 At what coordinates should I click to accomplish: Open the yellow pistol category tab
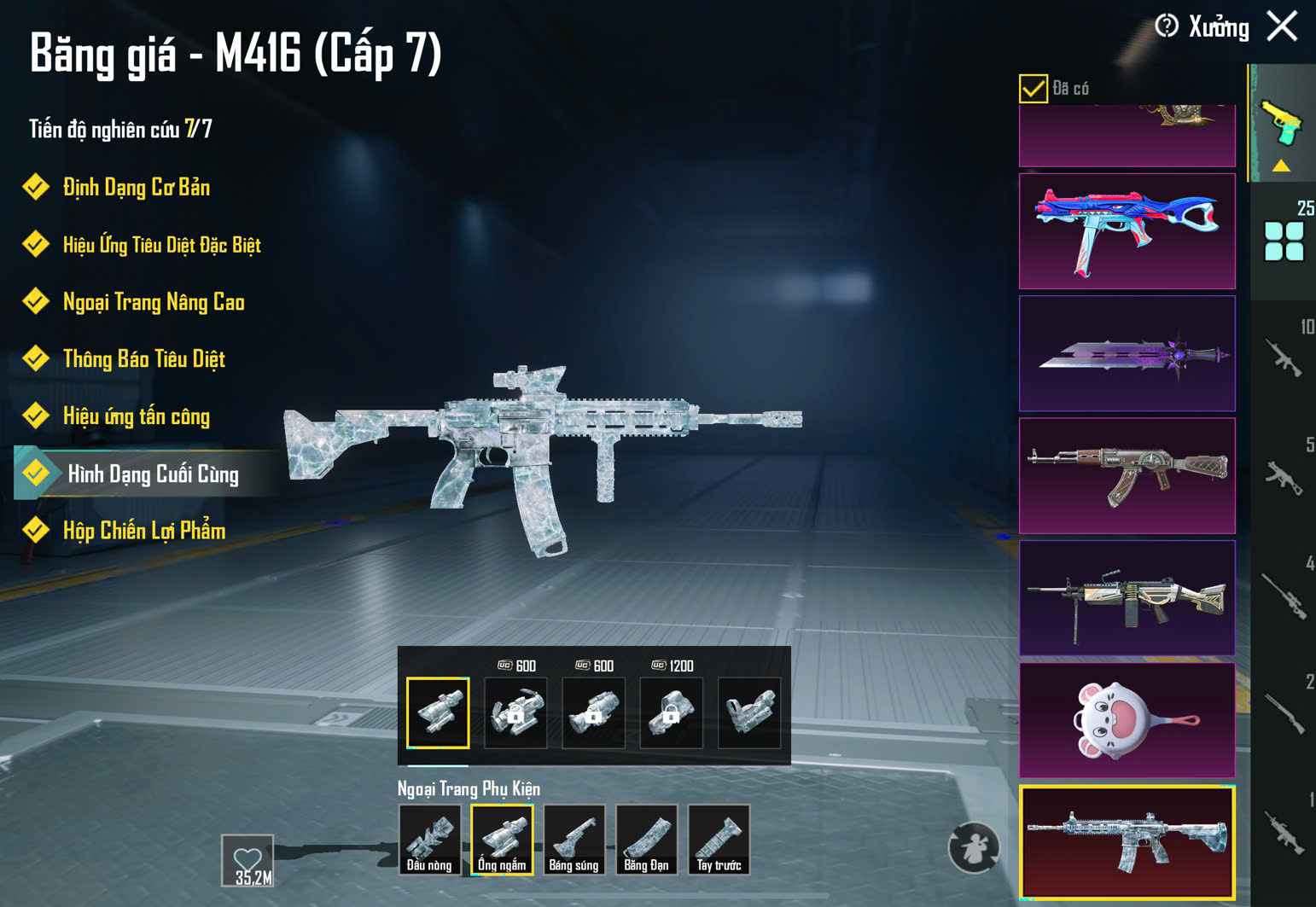coord(1281,125)
